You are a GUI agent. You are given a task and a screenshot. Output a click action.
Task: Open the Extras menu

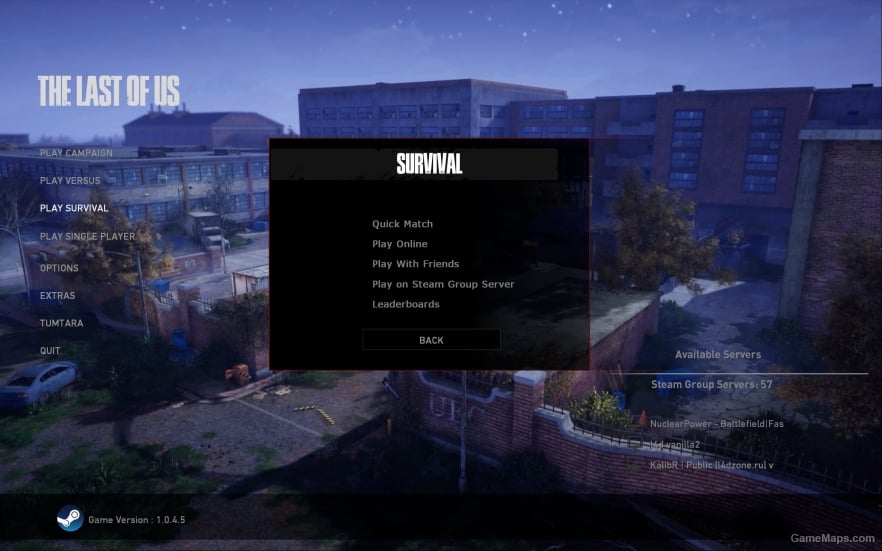click(57, 296)
